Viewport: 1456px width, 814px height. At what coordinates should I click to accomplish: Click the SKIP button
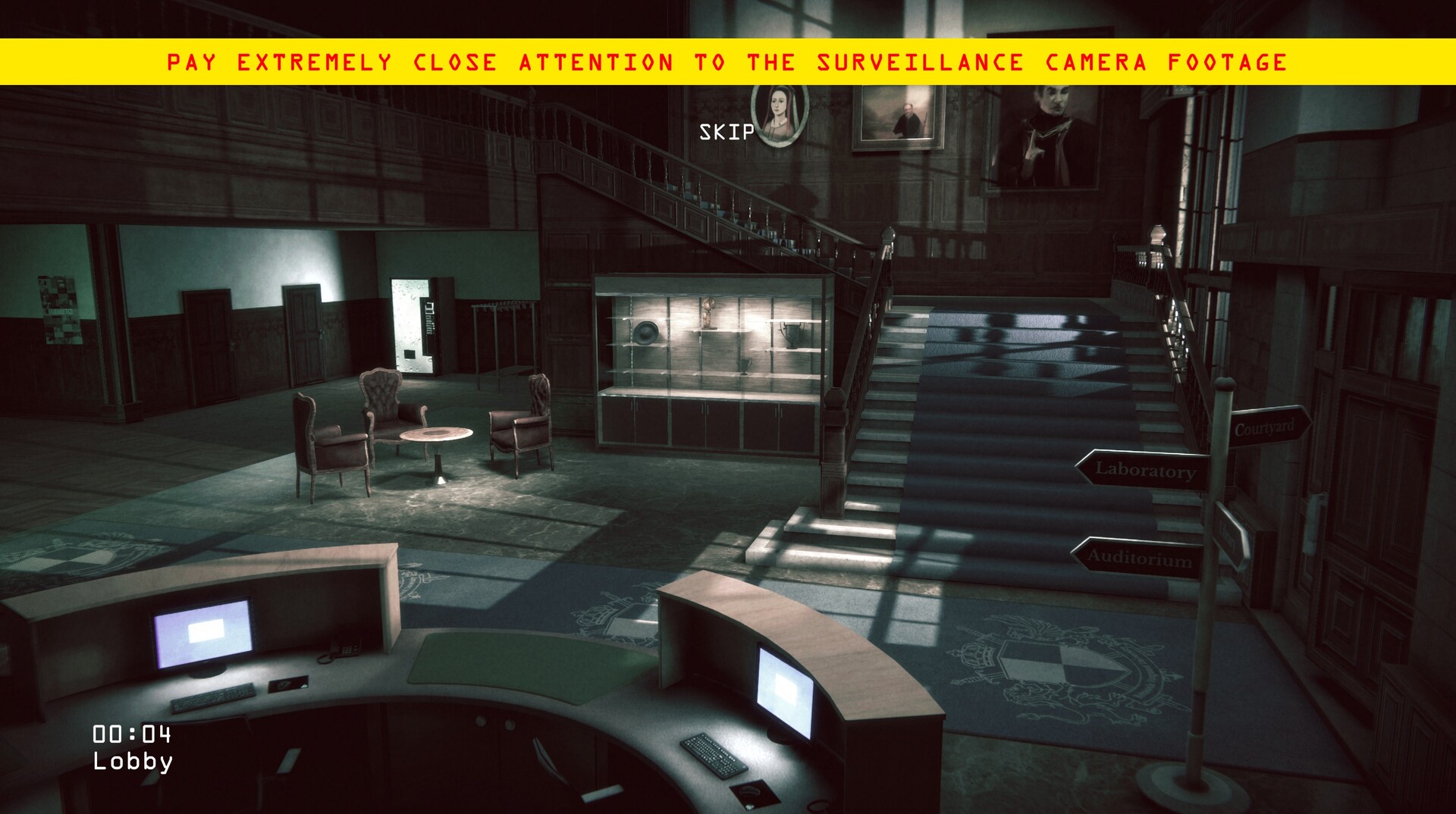[x=726, y=133]
